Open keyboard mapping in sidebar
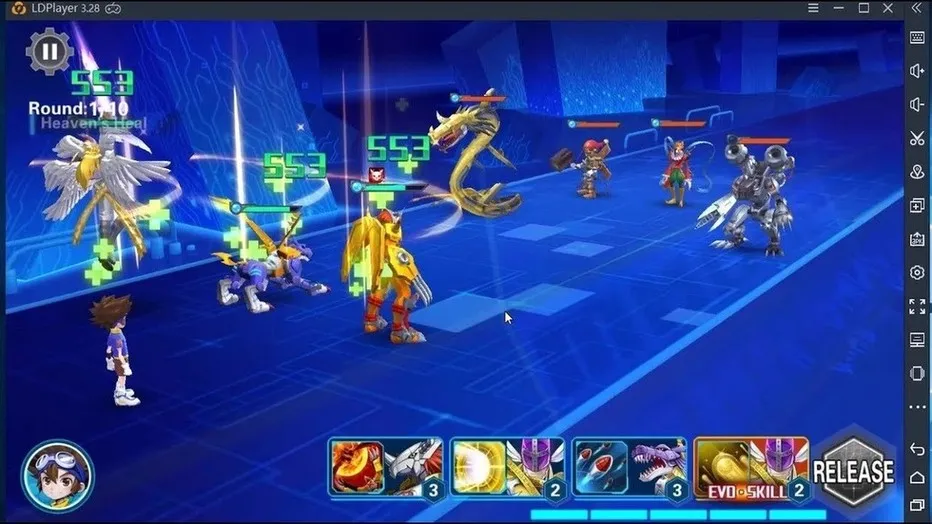 (917, 38)
